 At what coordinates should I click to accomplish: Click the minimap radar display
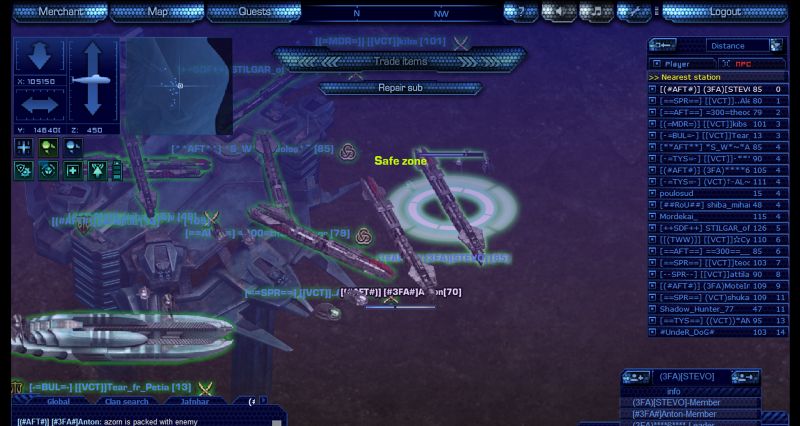(x=179, y=85)
